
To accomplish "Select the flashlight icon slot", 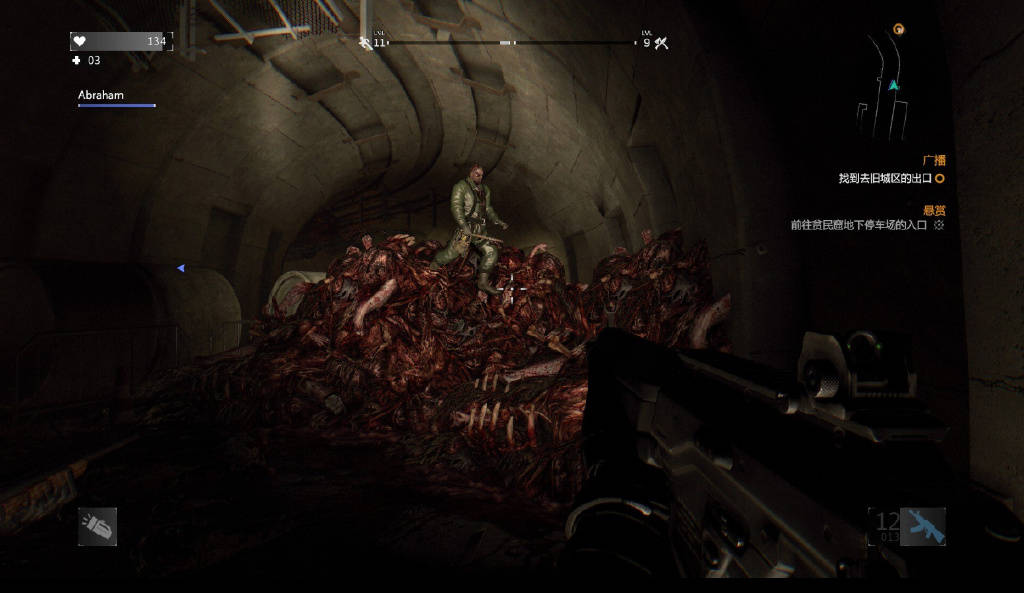I will click(97, 526).
